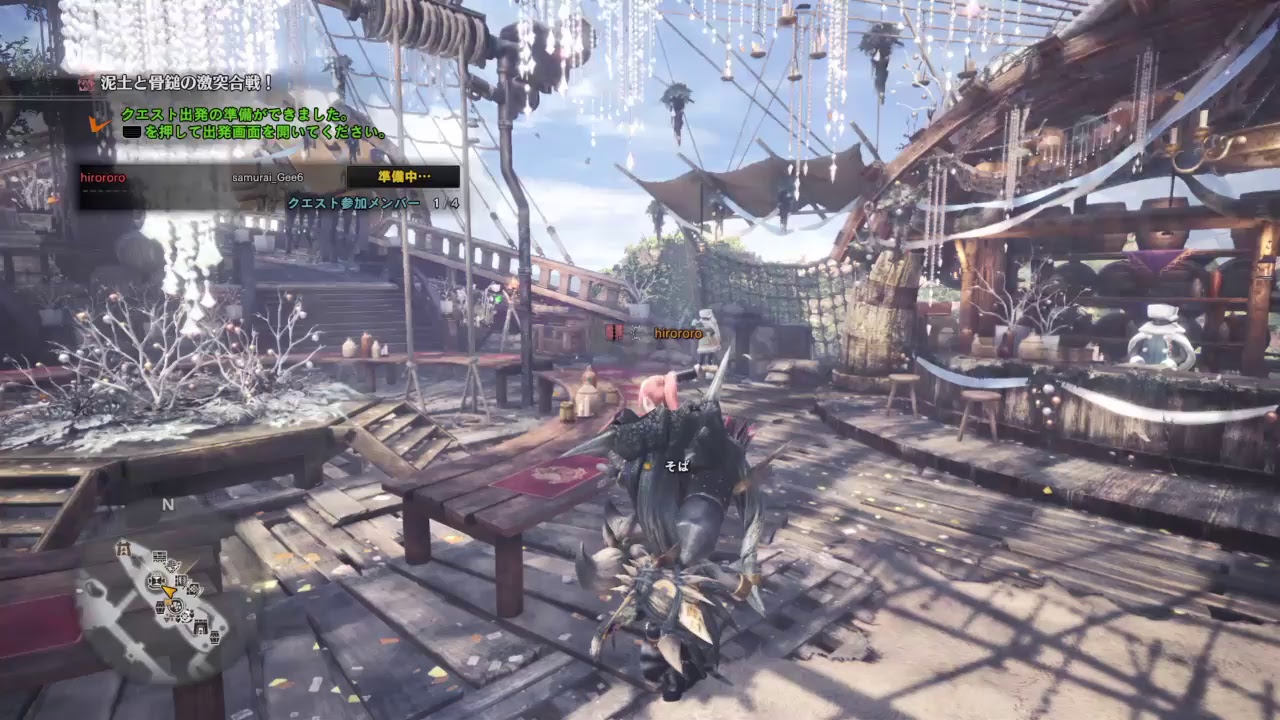This screenshot has height=720, width=1280.
Task: Choose samurai_Gee6 in the member list
Action: pyautogui.click(x=268, y=177)
